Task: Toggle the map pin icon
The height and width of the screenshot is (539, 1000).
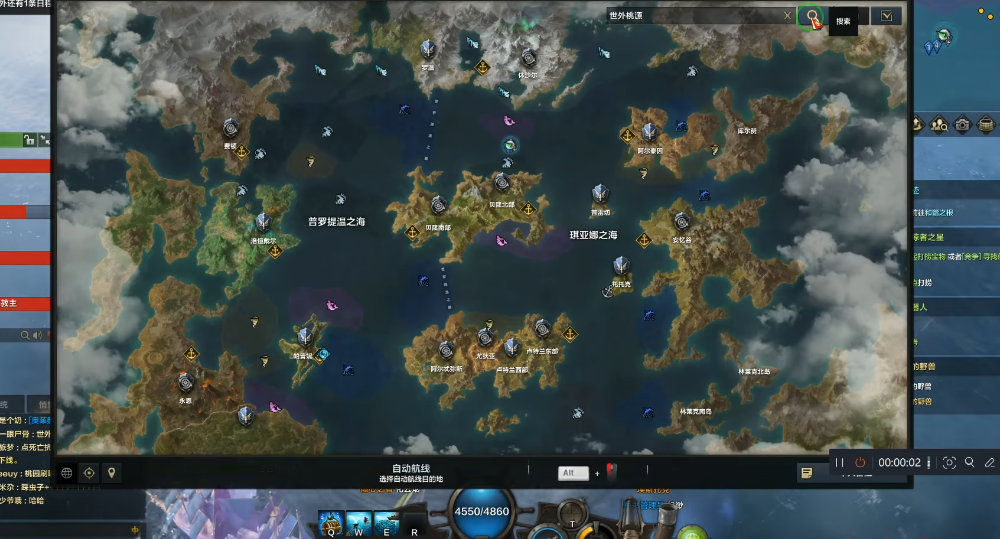Action: point(111,472)
